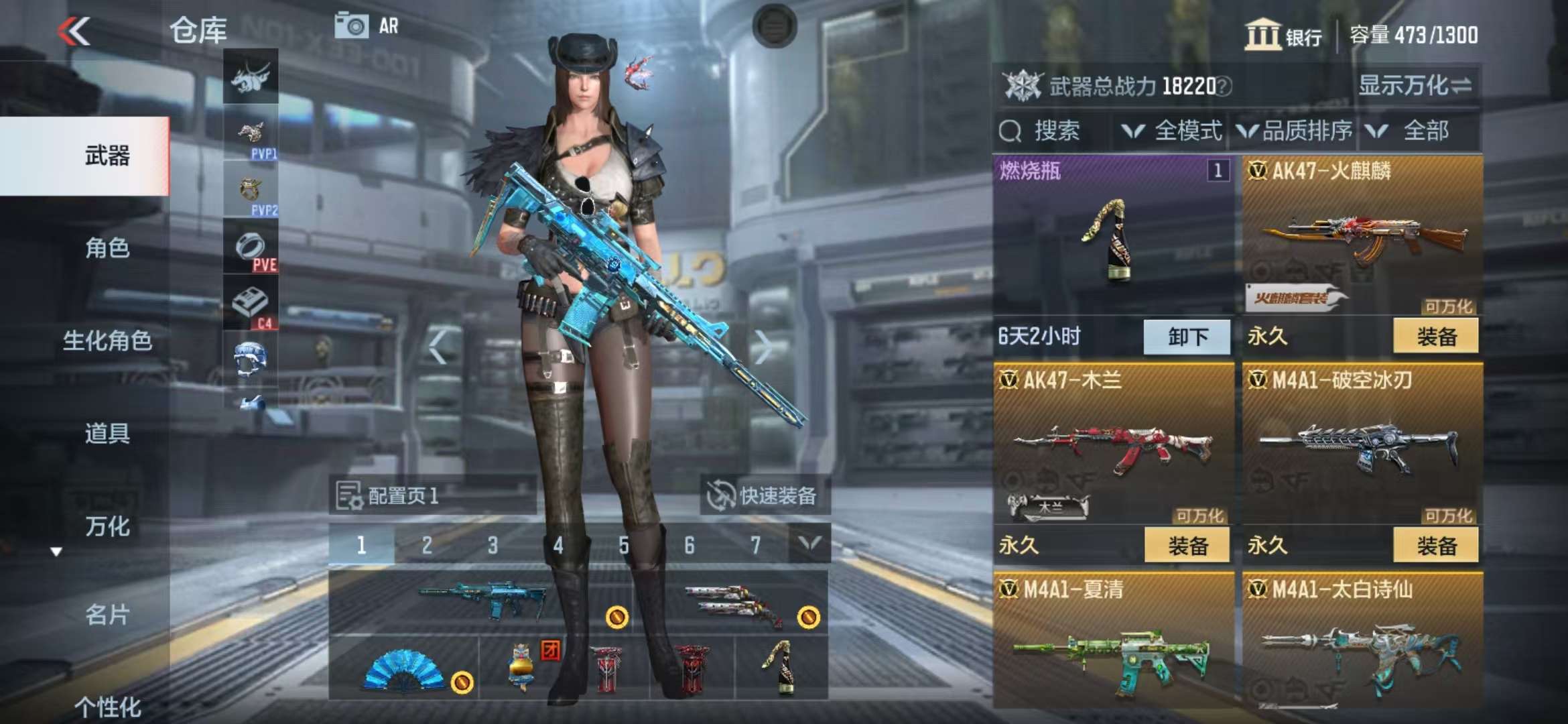
Task: Equip the AK47-火麒麟 rifle
Action: coord(1435,337)
